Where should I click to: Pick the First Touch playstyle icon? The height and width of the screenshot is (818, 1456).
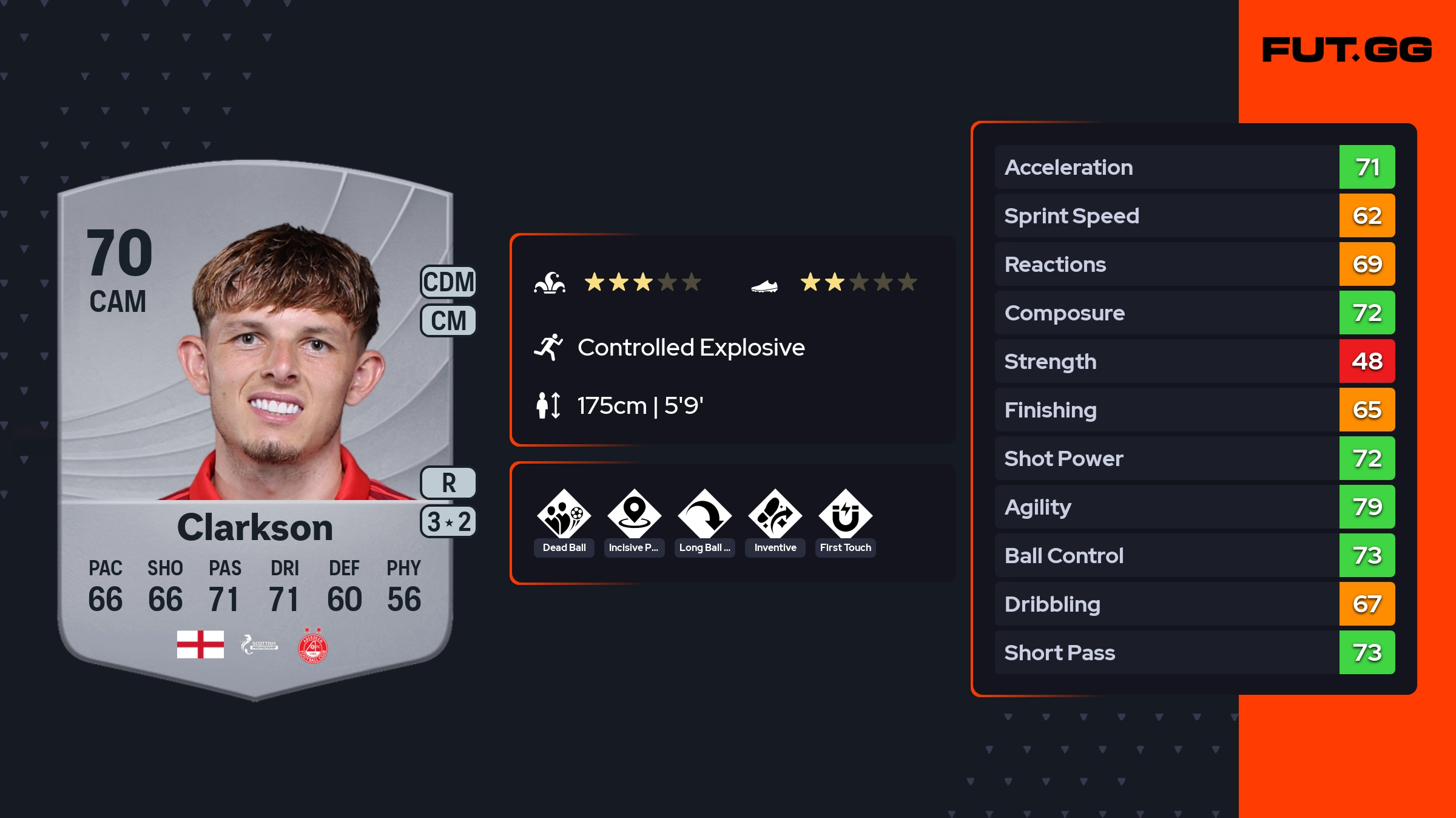click(x=845, y=515)
